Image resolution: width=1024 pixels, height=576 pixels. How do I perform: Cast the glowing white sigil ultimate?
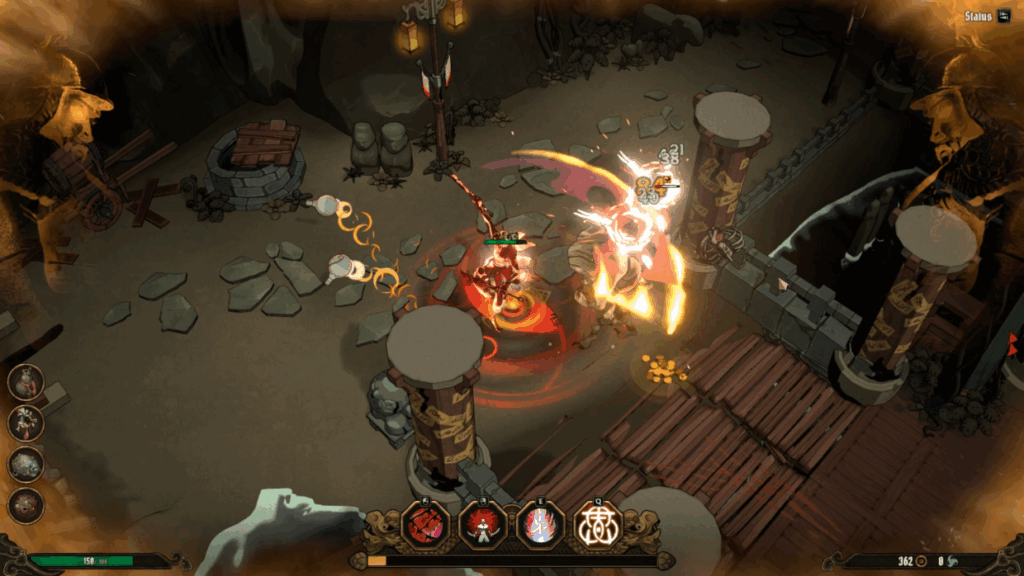pyautogui.click(x=598, y=524)
